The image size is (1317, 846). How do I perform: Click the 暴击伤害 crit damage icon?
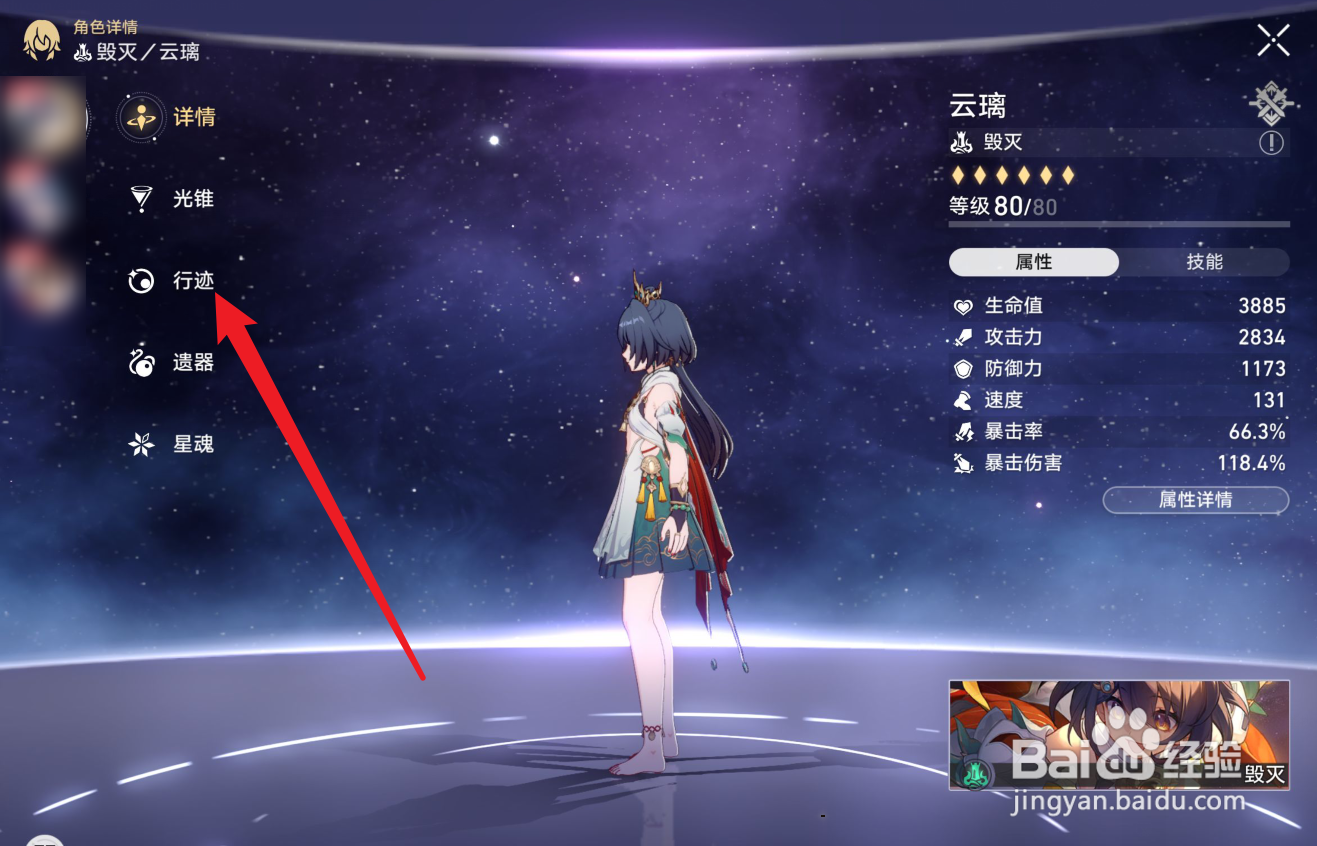[963, 463]
